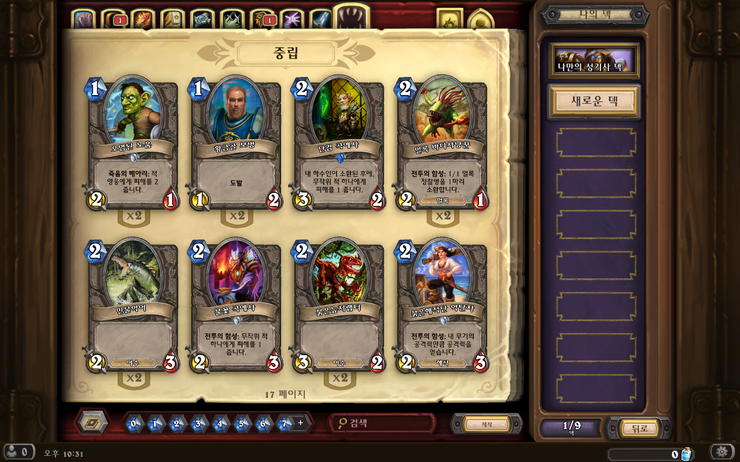The height and width of the screenshot is (462, 740).
Task: Switch to the hero skins tab
Action: click(x=482, y=19)
